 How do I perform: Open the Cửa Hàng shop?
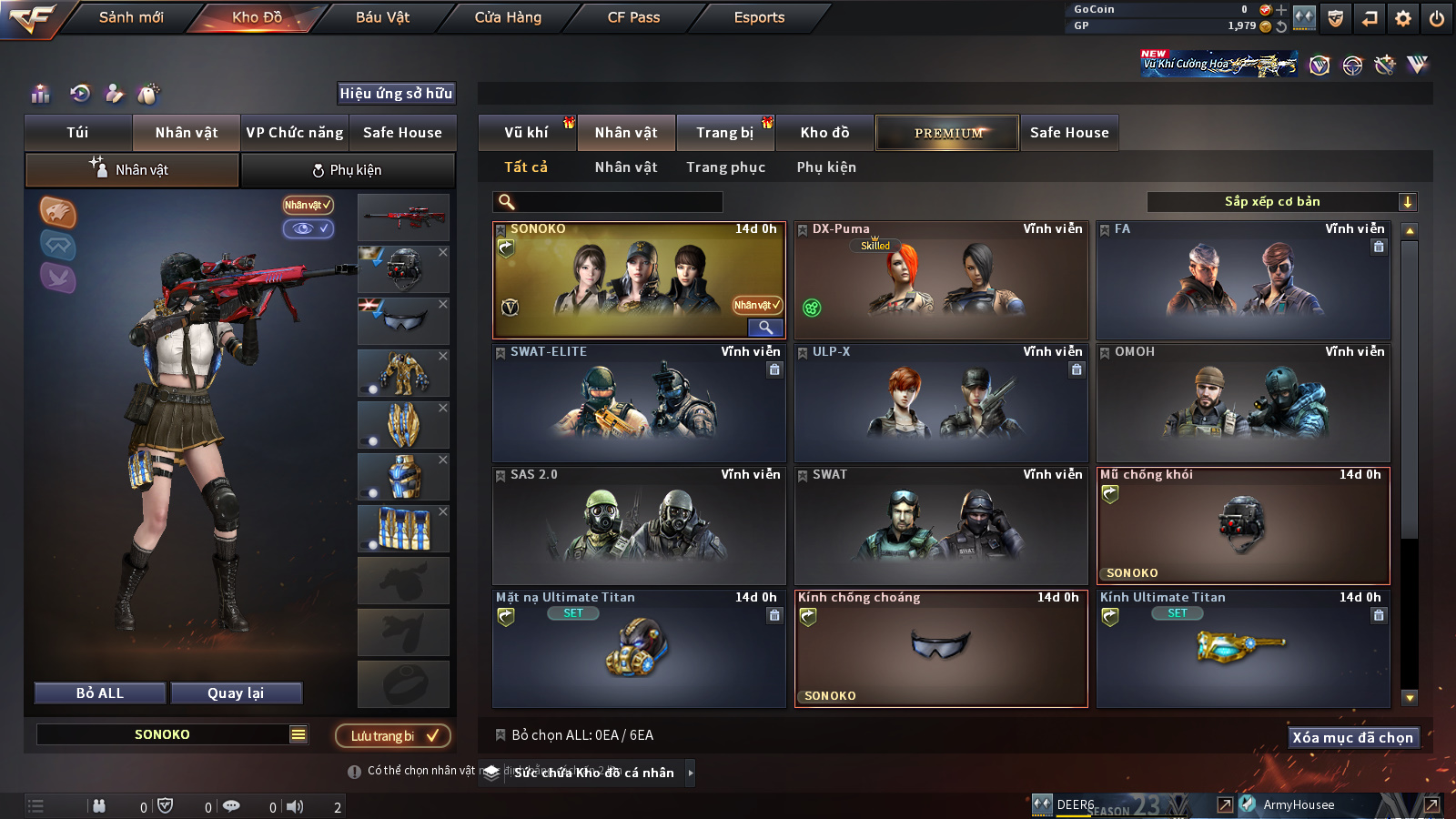[x=508, y=17]
